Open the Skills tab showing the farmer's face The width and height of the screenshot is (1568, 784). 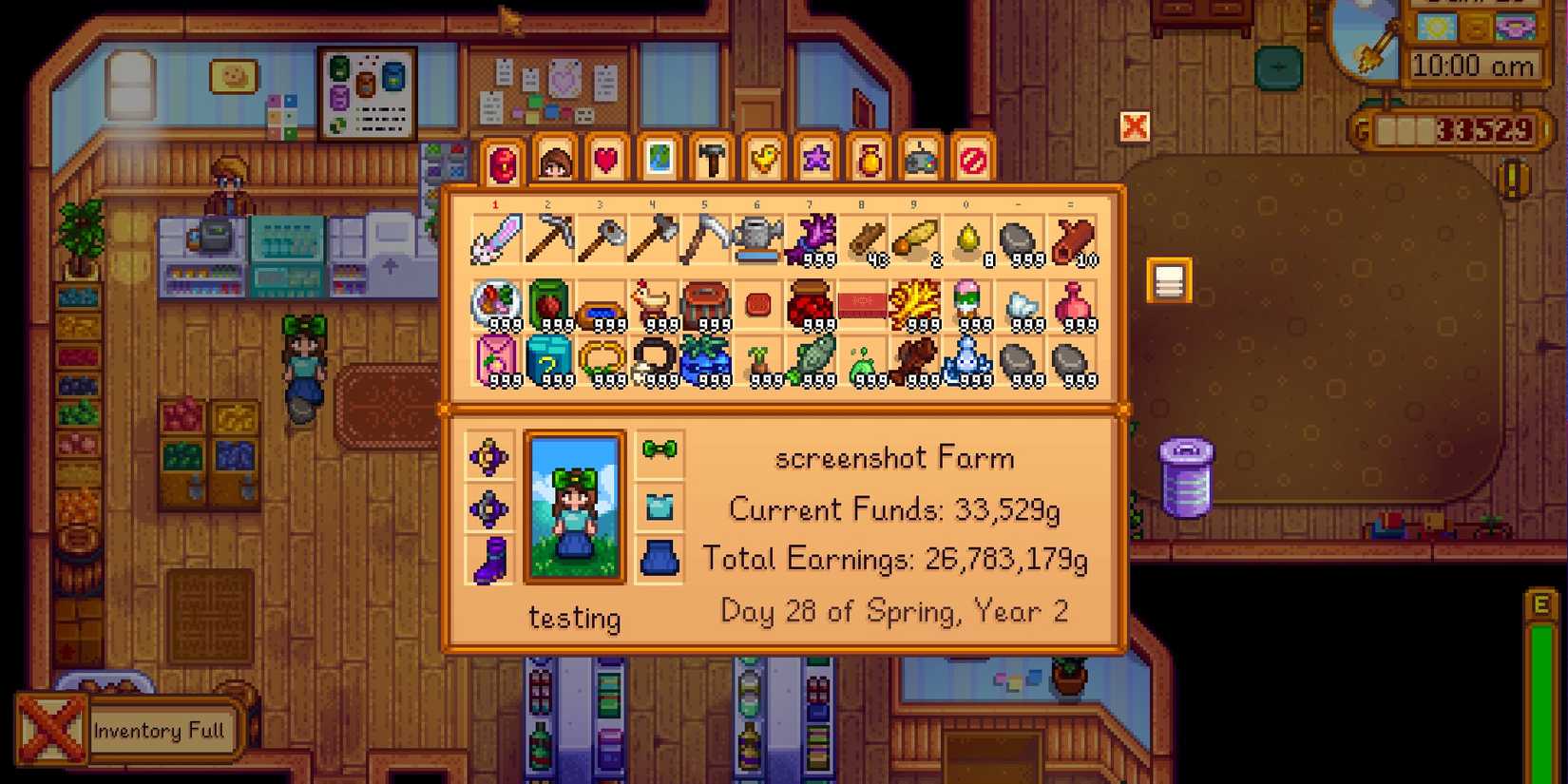(554, 161)
